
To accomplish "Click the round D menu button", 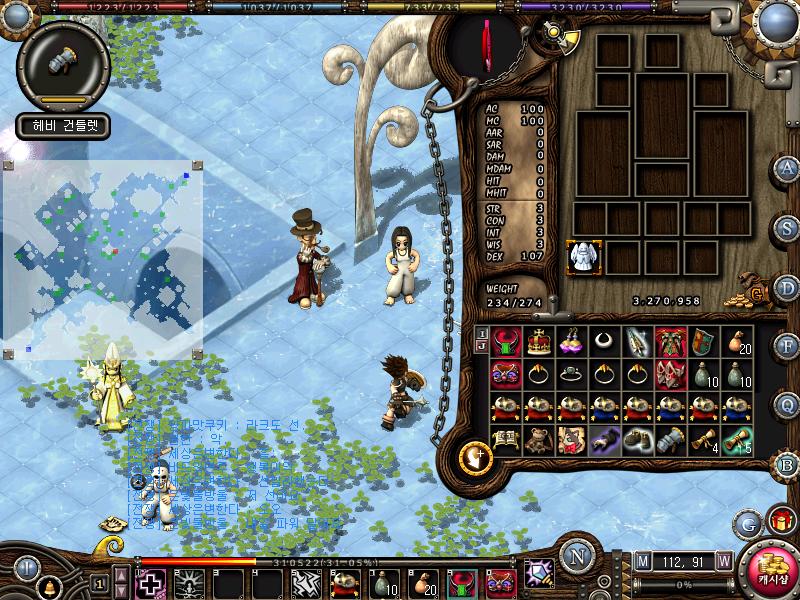I will point(788,288).
